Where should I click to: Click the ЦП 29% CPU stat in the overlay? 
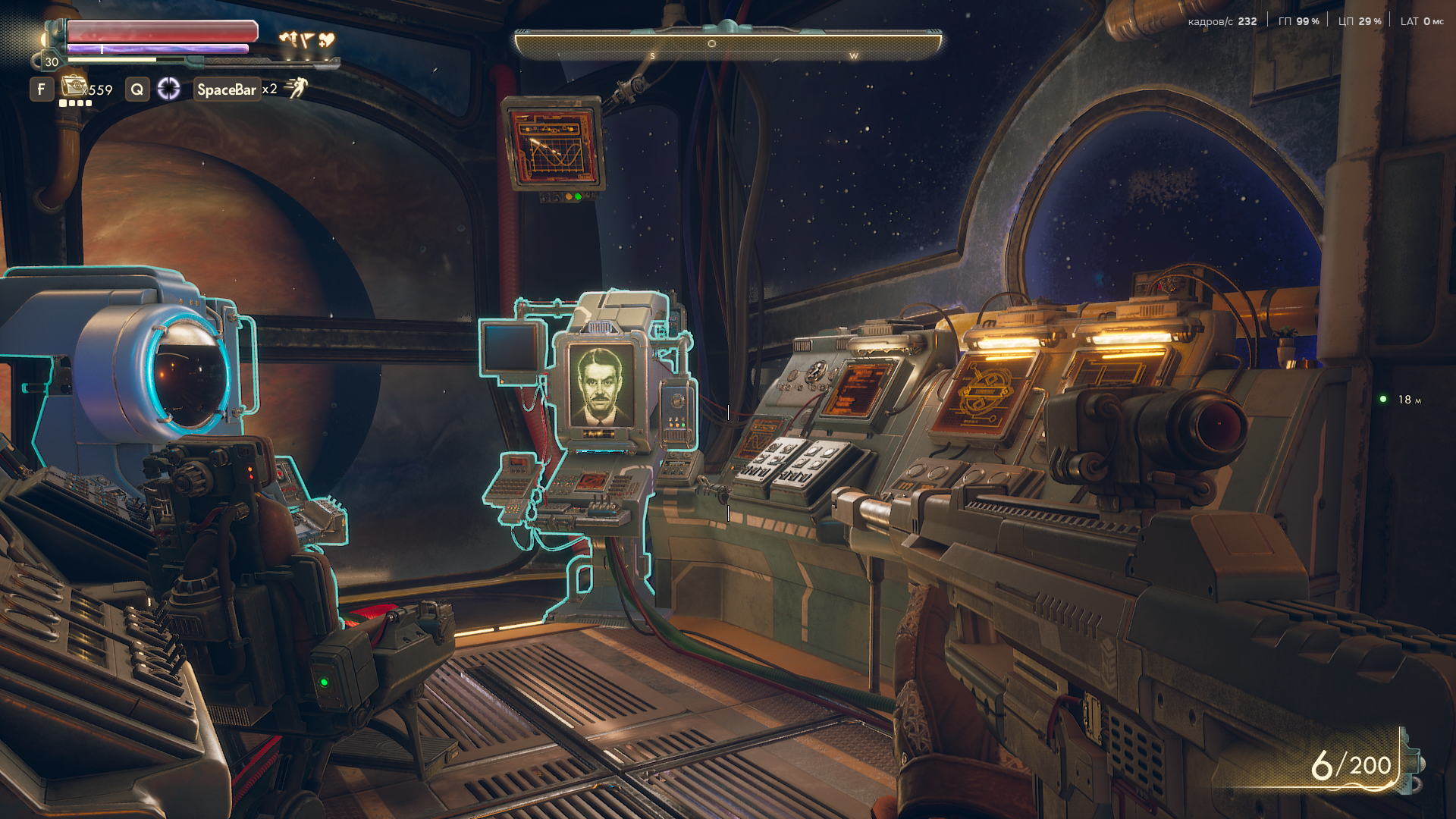pyautogui.click(x=1361, y=21)
